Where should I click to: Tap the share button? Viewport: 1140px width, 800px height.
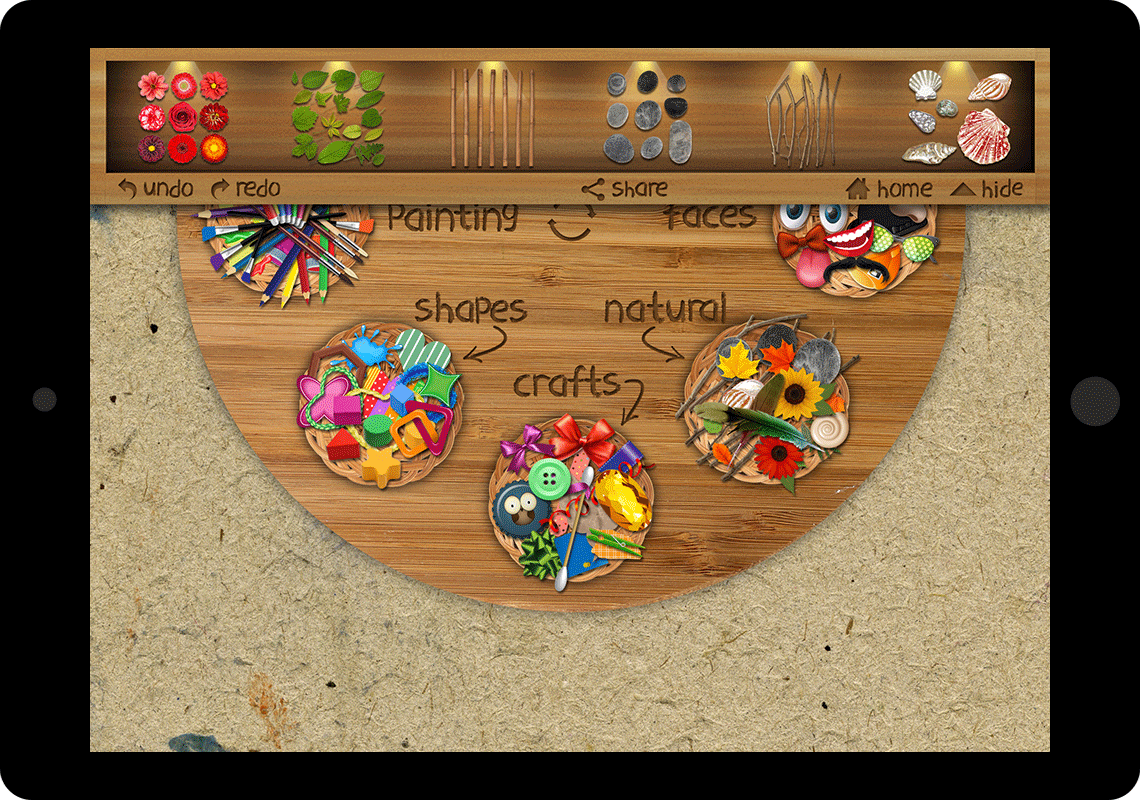pos(625,188)
